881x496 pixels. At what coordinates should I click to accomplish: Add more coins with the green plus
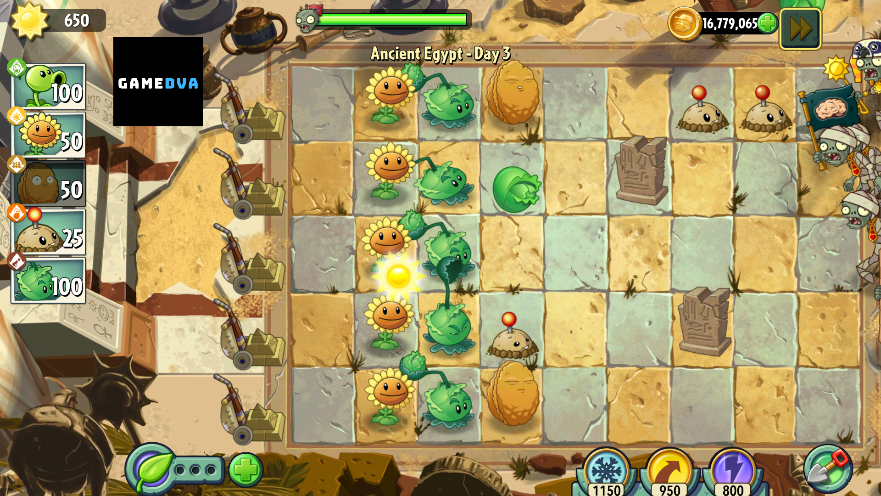click(x=767, y=23)
